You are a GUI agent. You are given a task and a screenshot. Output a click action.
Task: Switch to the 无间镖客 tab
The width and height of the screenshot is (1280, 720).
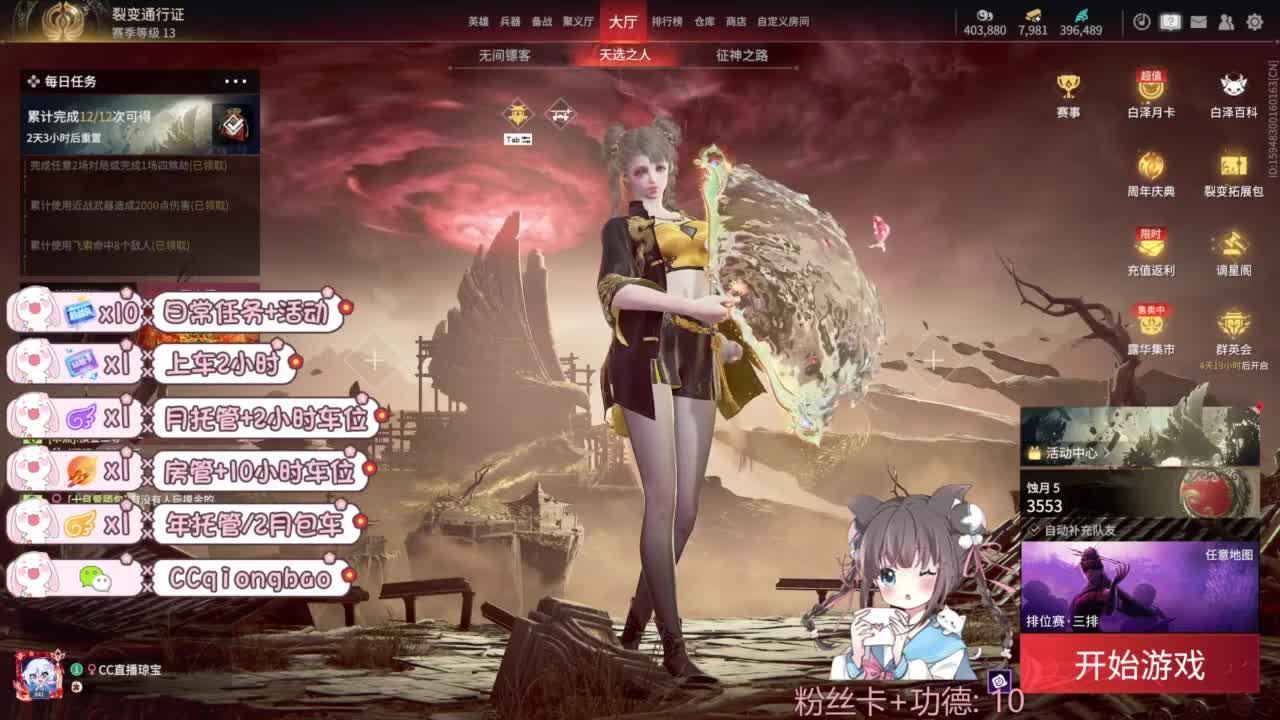point(508,56)
